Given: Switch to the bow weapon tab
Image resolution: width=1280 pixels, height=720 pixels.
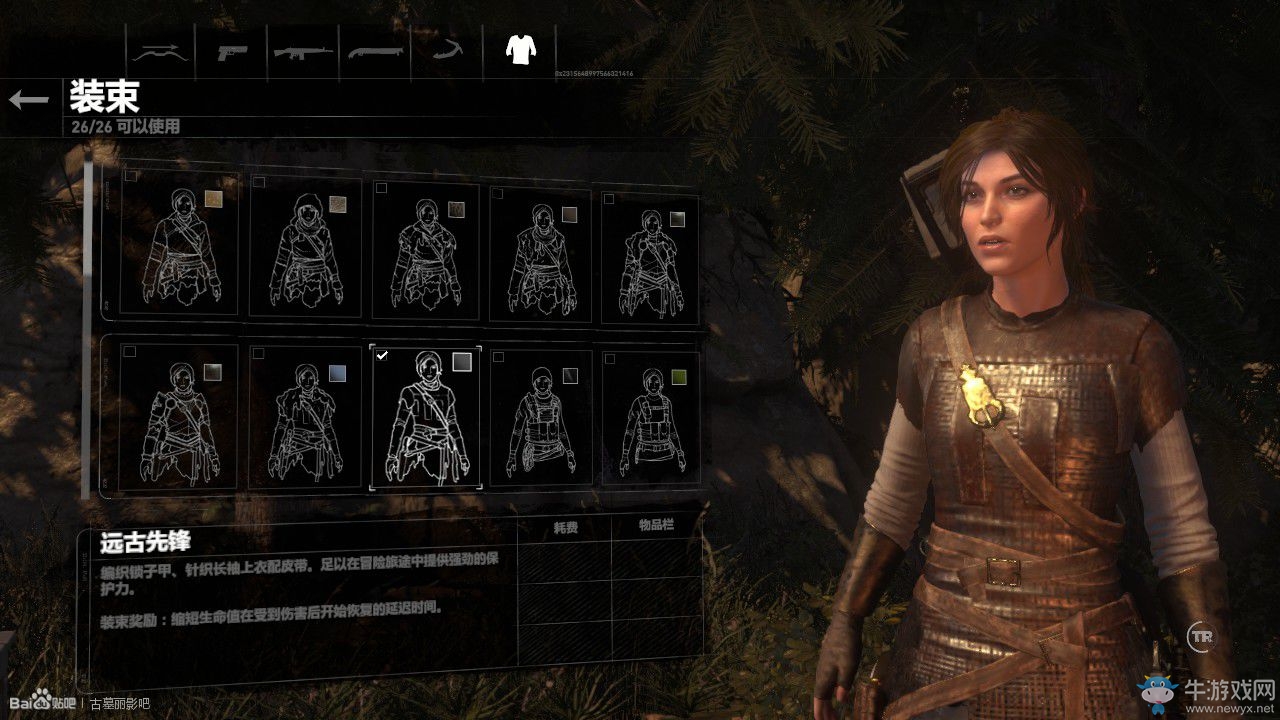Looking at the screenshot, I should [160, 51].
